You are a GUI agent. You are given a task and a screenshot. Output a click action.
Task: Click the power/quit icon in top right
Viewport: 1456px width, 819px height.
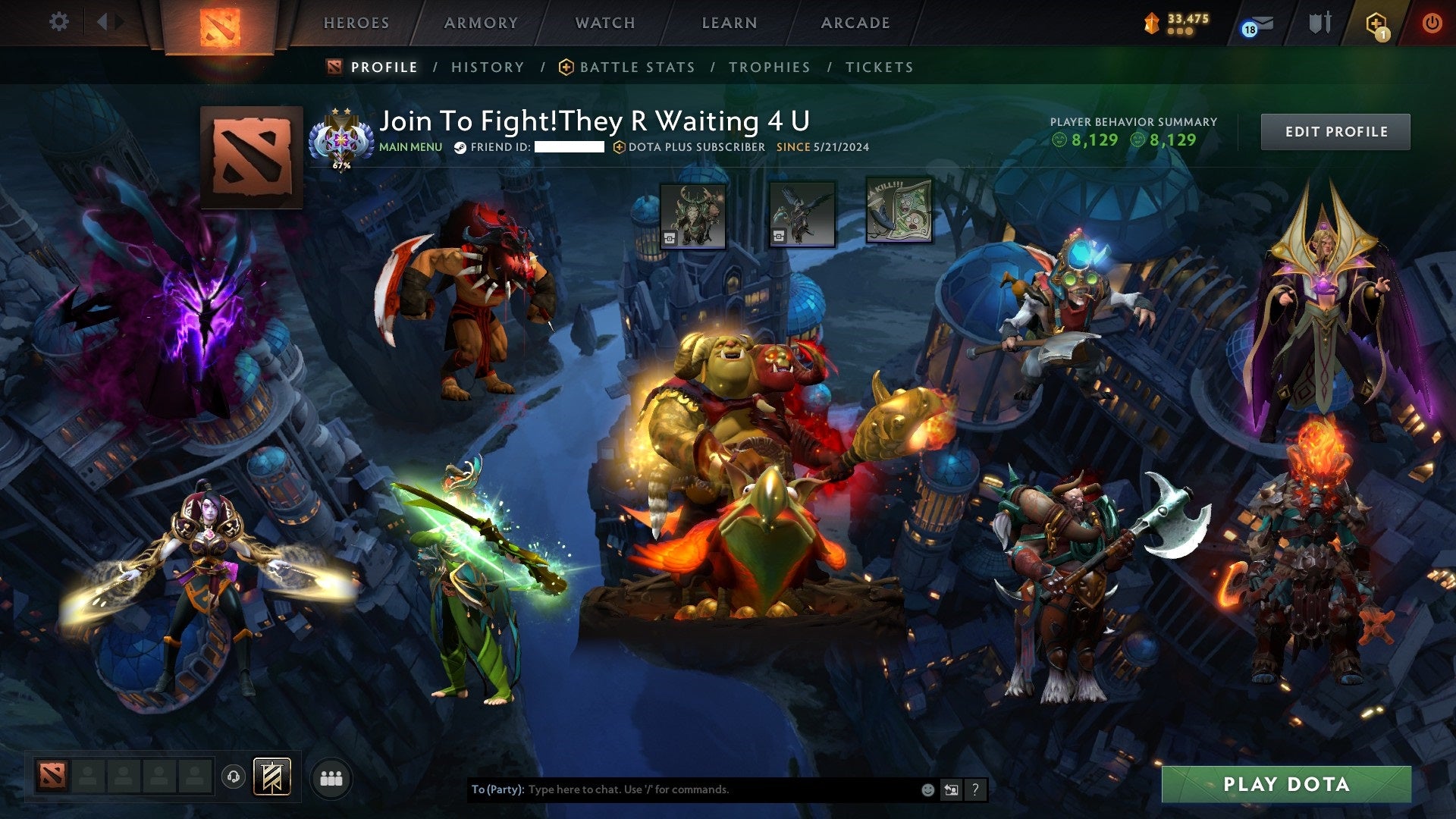1433,23
